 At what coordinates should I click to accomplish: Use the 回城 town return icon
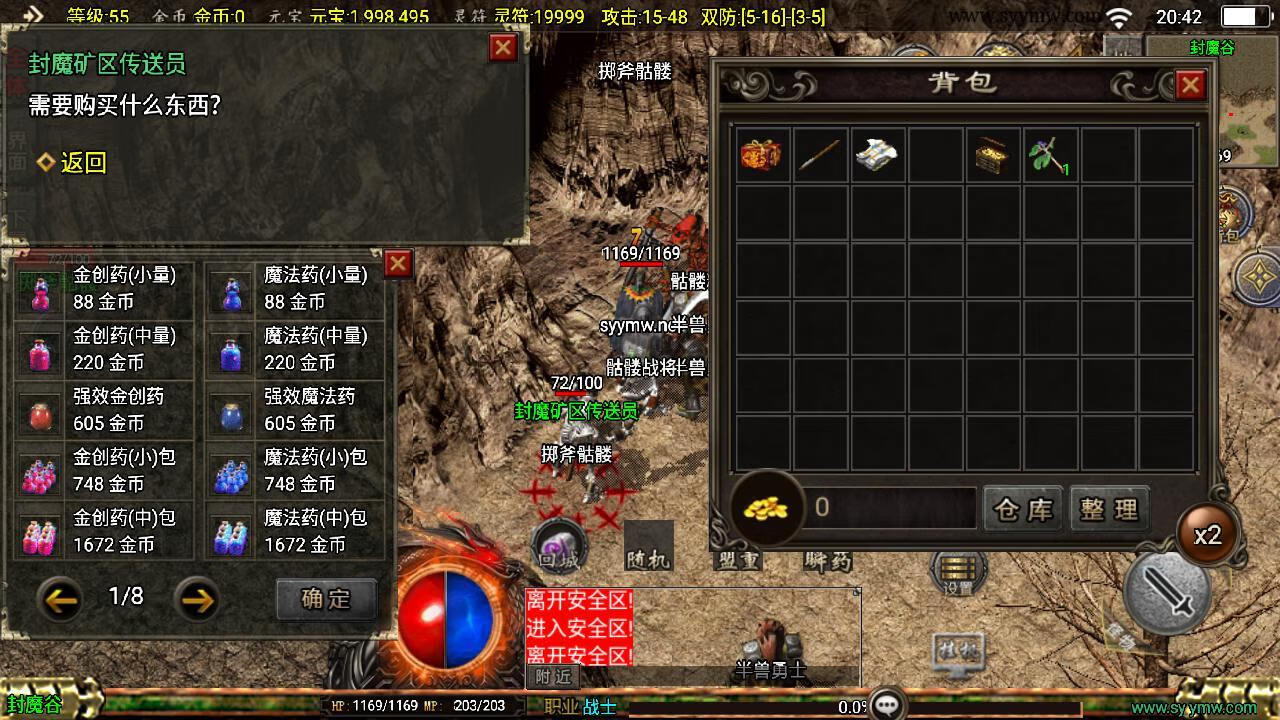(558, 547)
